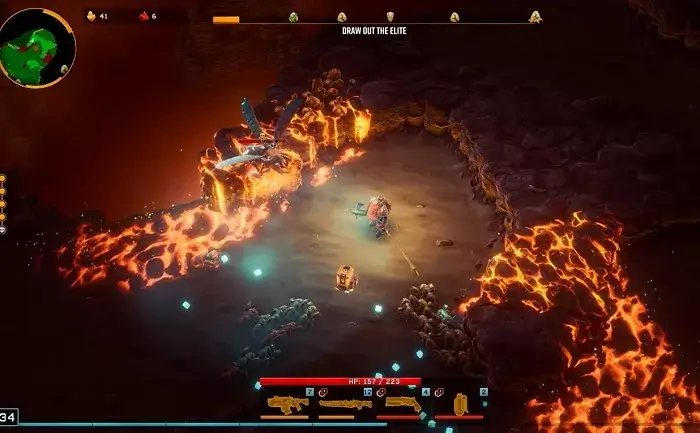Choose the sawed-off shotgun weapon slot

[403, 404]
